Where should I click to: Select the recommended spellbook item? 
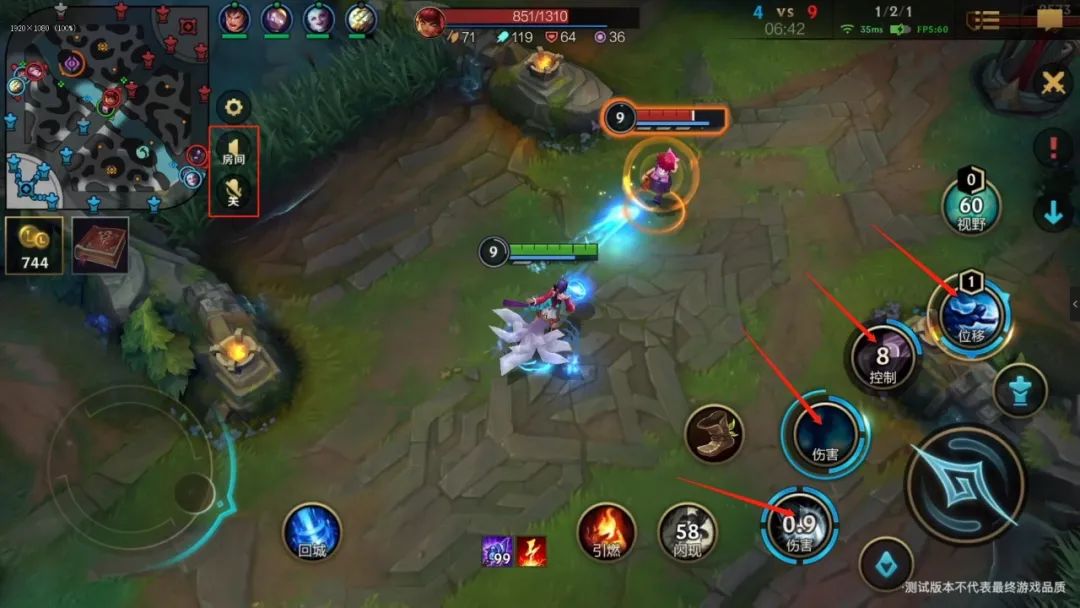click(100, 245)
